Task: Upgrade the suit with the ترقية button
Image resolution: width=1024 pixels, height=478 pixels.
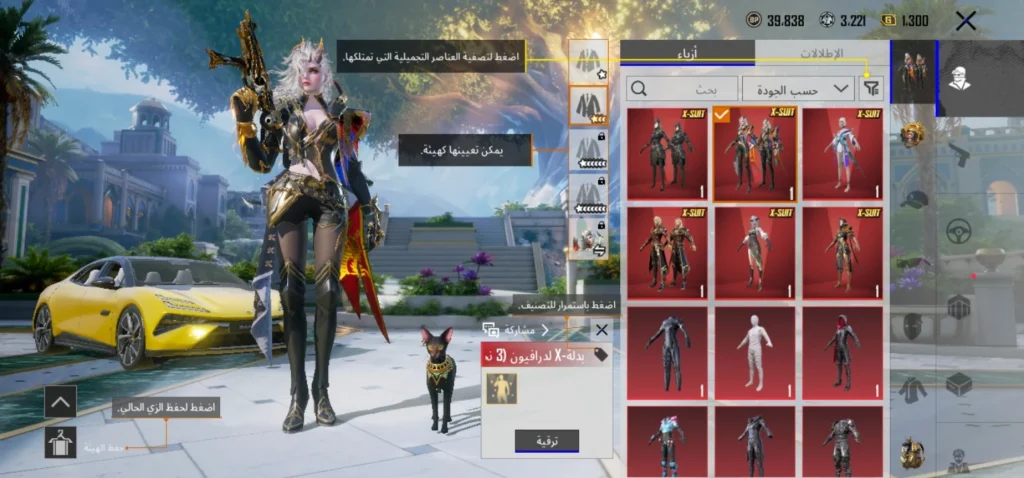Action: tap(546, 440)
